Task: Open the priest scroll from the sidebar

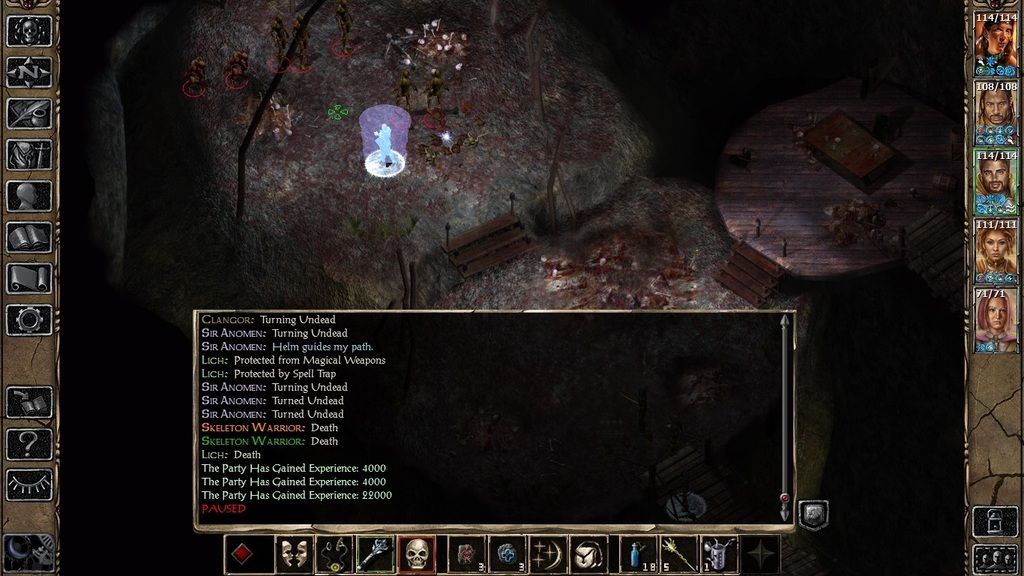Action: tap(29, 278)
